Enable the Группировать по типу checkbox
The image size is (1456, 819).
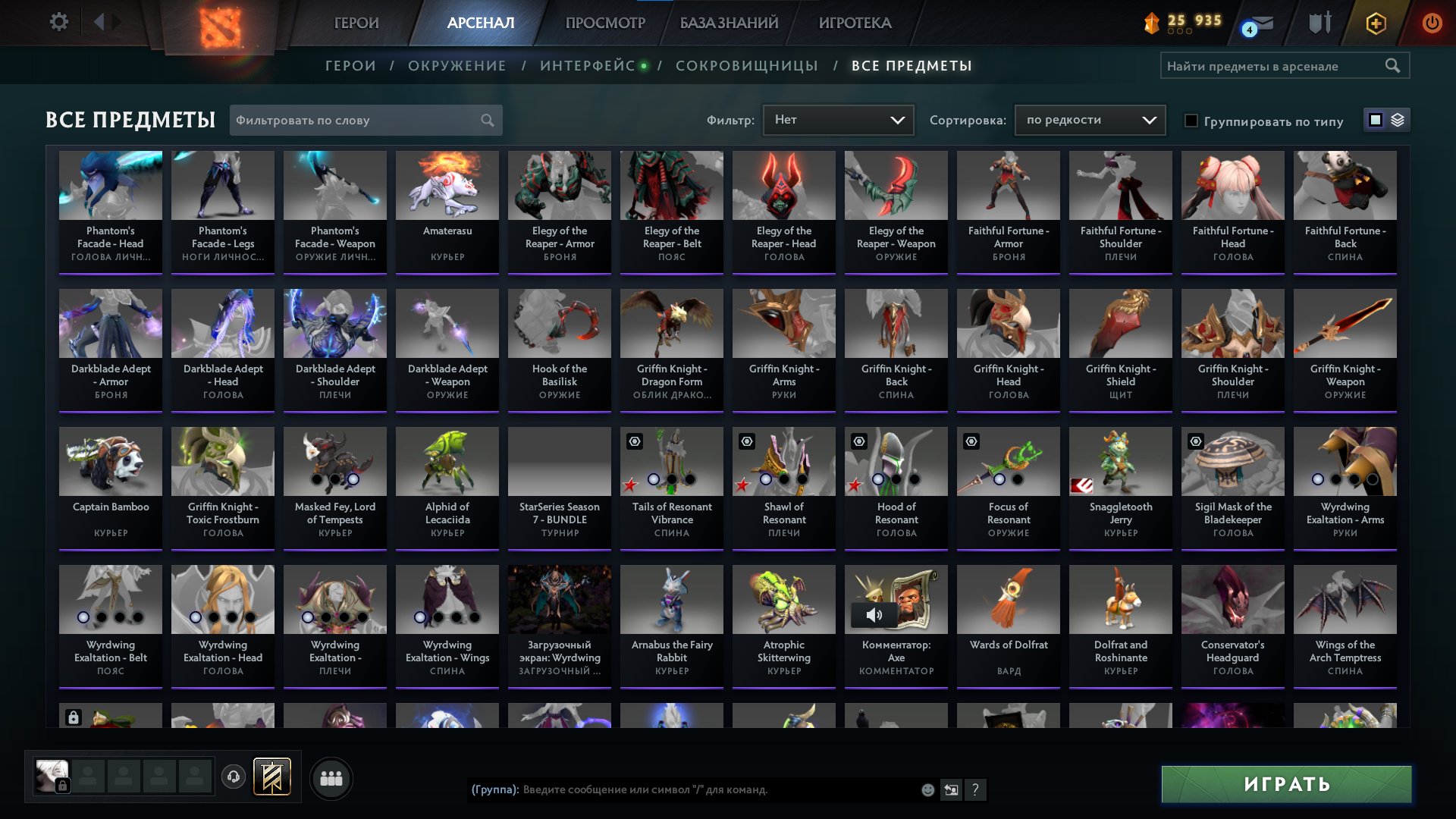(x=1191, y=121)
